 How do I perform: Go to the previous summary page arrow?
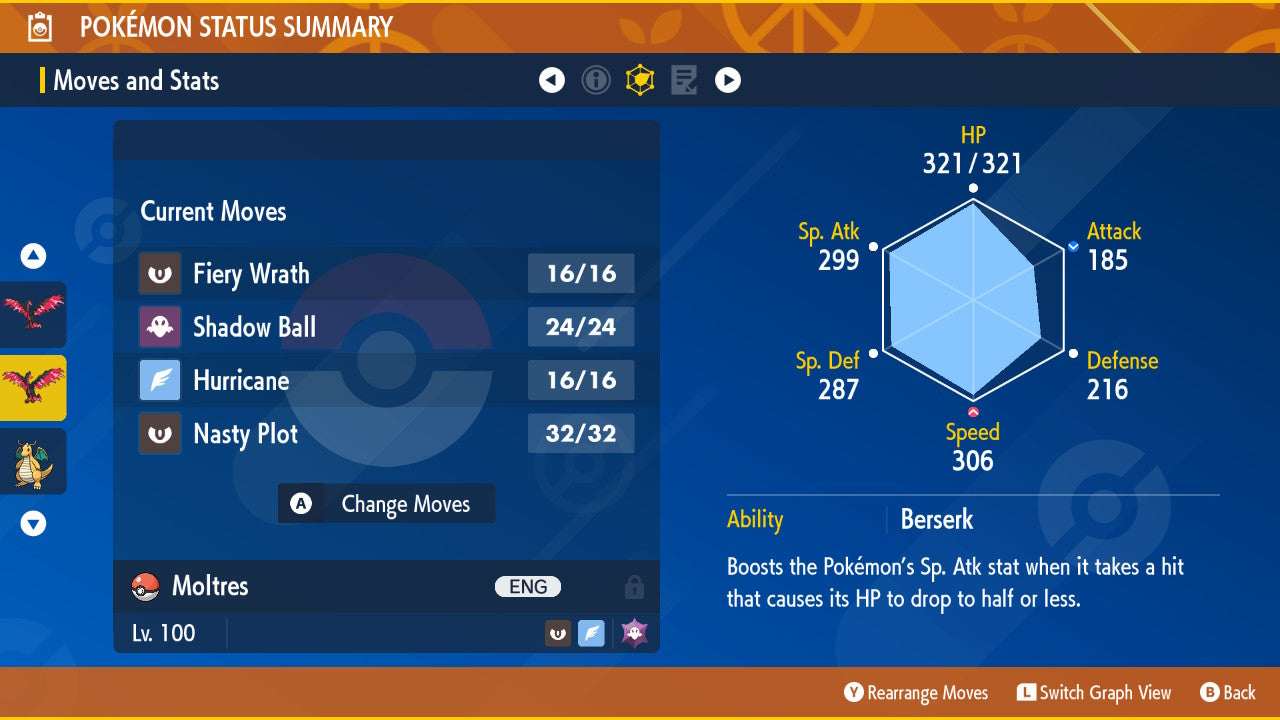[552, 80]
